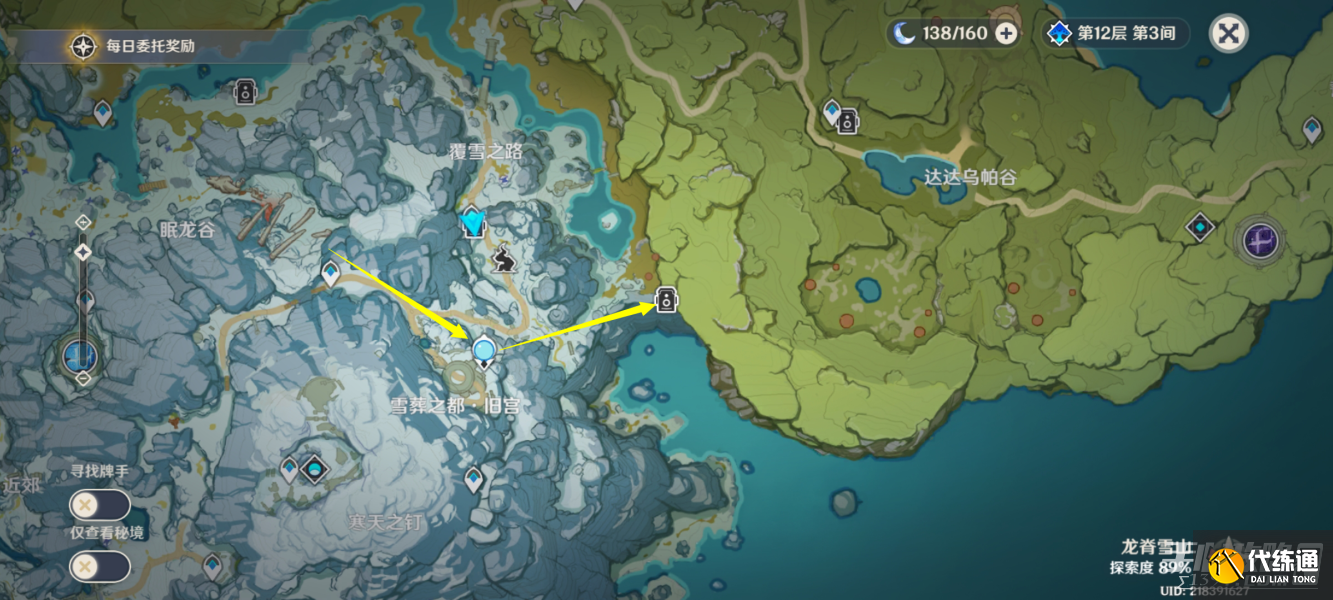The width and height of the screenshot is (1333, 600).
Task: Select the domain marker the yellow arrow points to
Action: click(x=666, y=299)
